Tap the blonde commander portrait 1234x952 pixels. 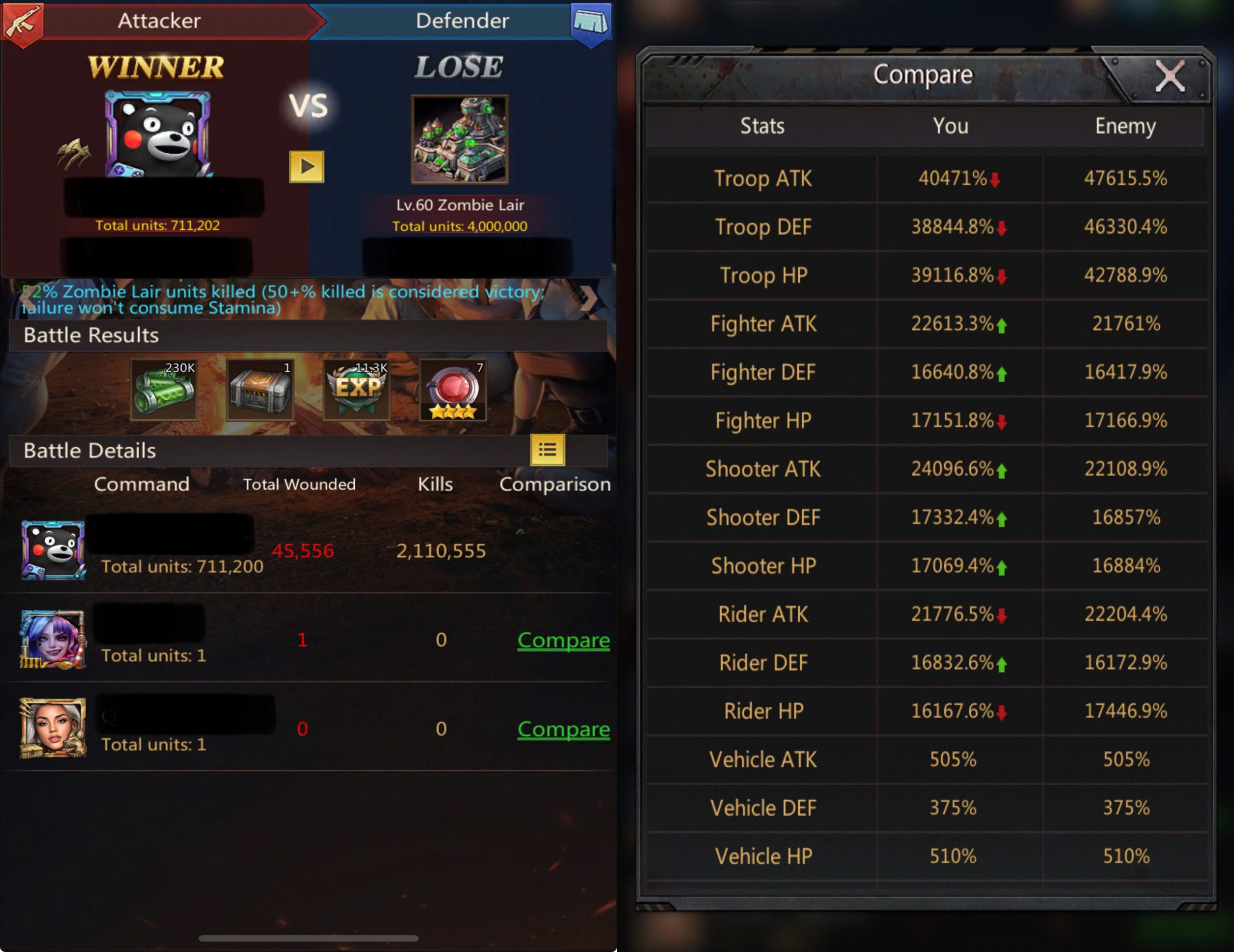pyautogui.click(x=53, y=728)
